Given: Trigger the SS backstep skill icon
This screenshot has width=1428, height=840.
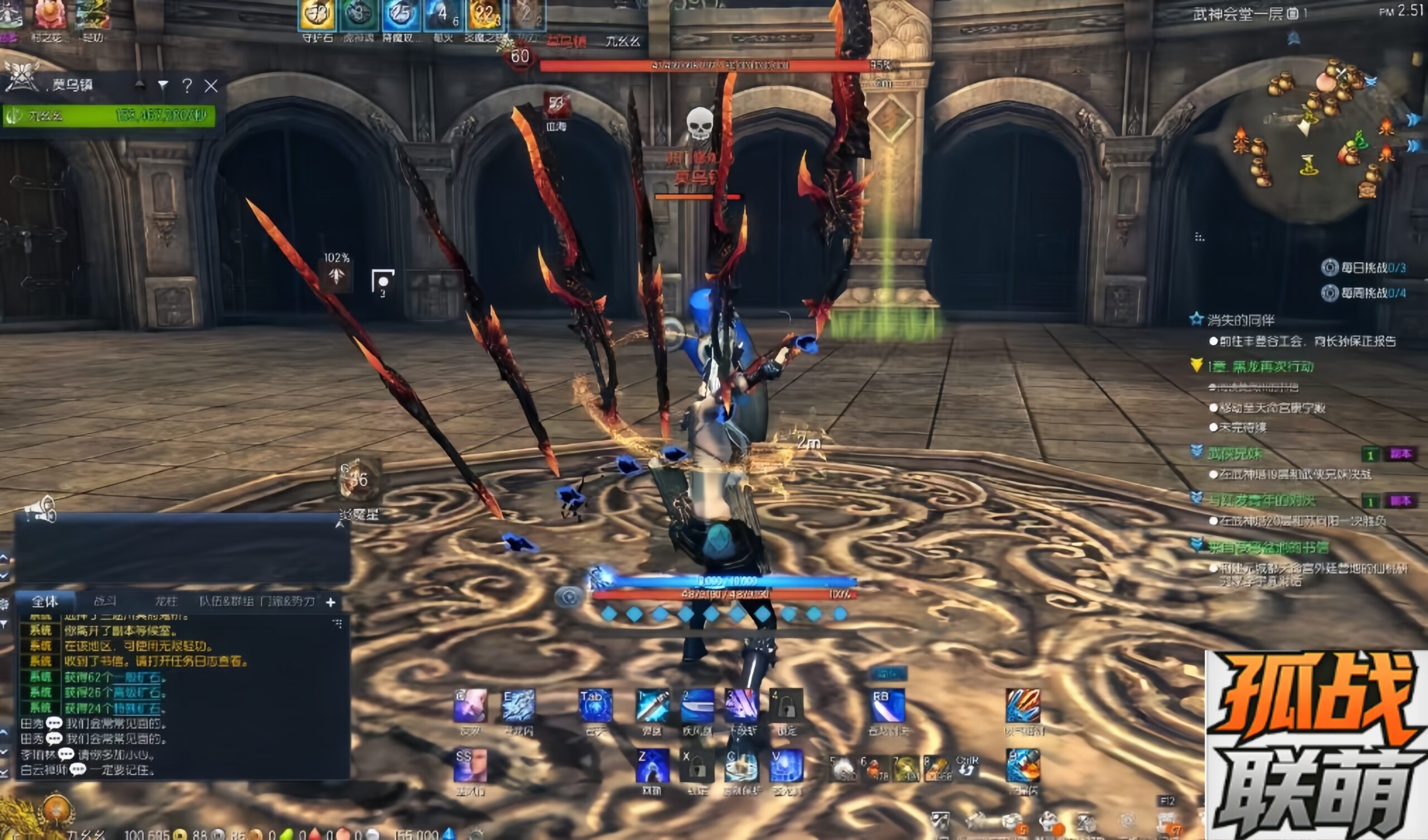Looking at the screenshot, I should click(x=470, y=766).
